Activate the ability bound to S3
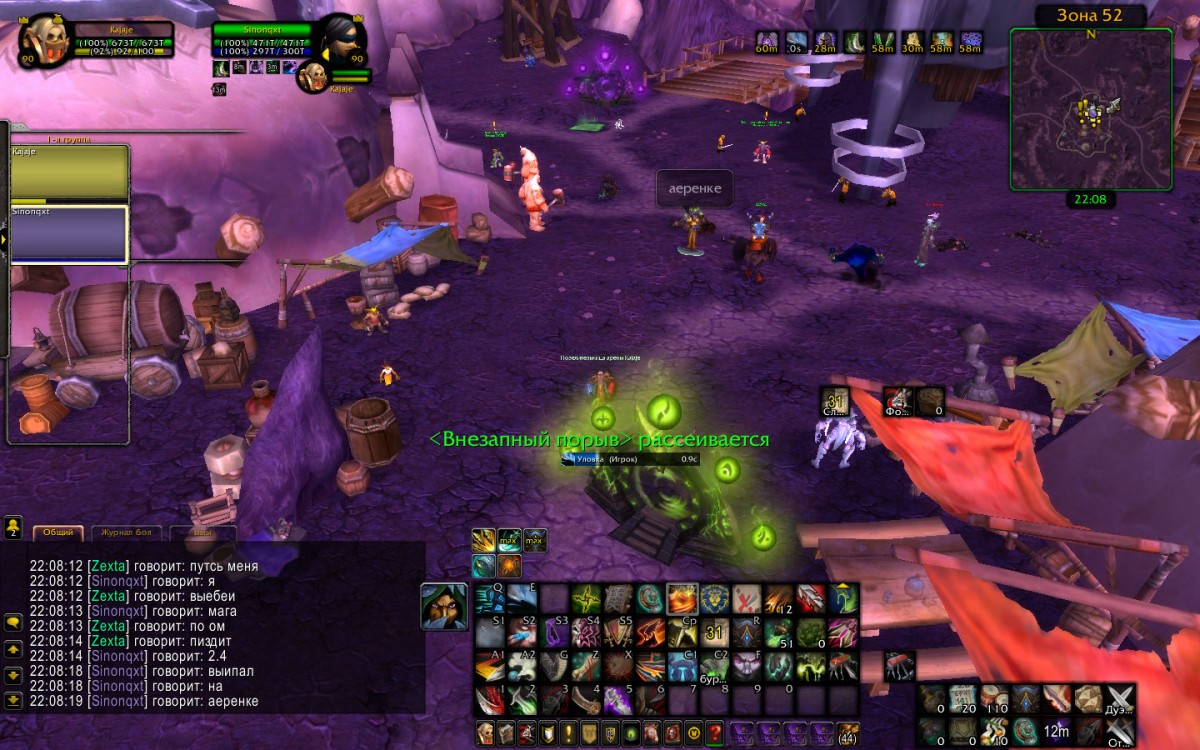 click(x=554, y=632)
